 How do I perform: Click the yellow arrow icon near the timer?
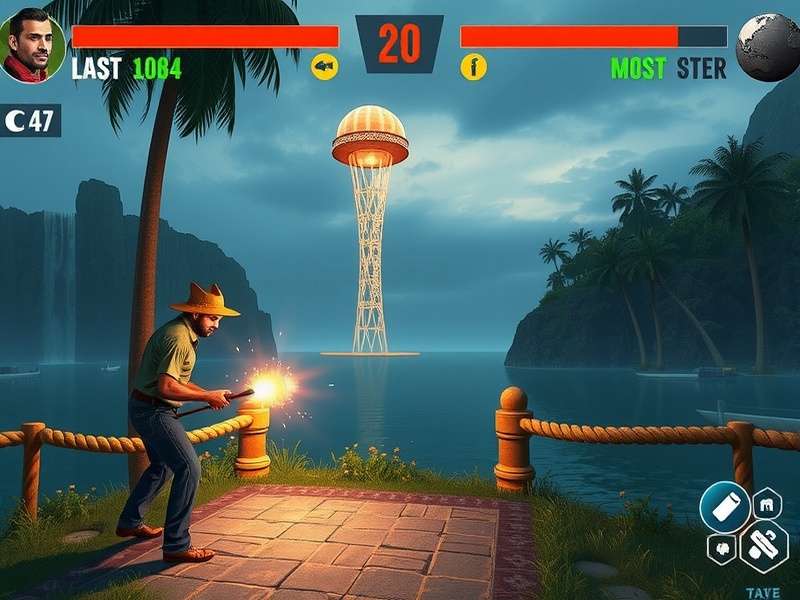pos(325,67)
